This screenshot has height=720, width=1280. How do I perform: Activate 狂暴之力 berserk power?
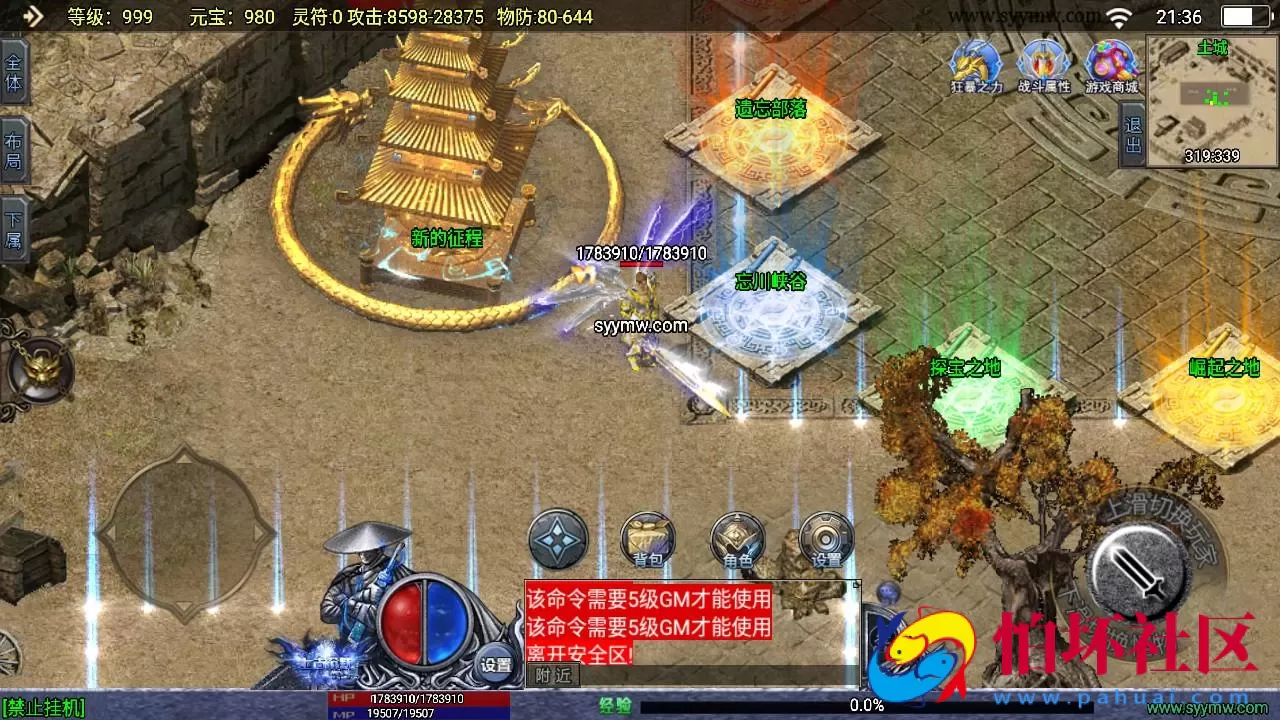click(976, 66)
